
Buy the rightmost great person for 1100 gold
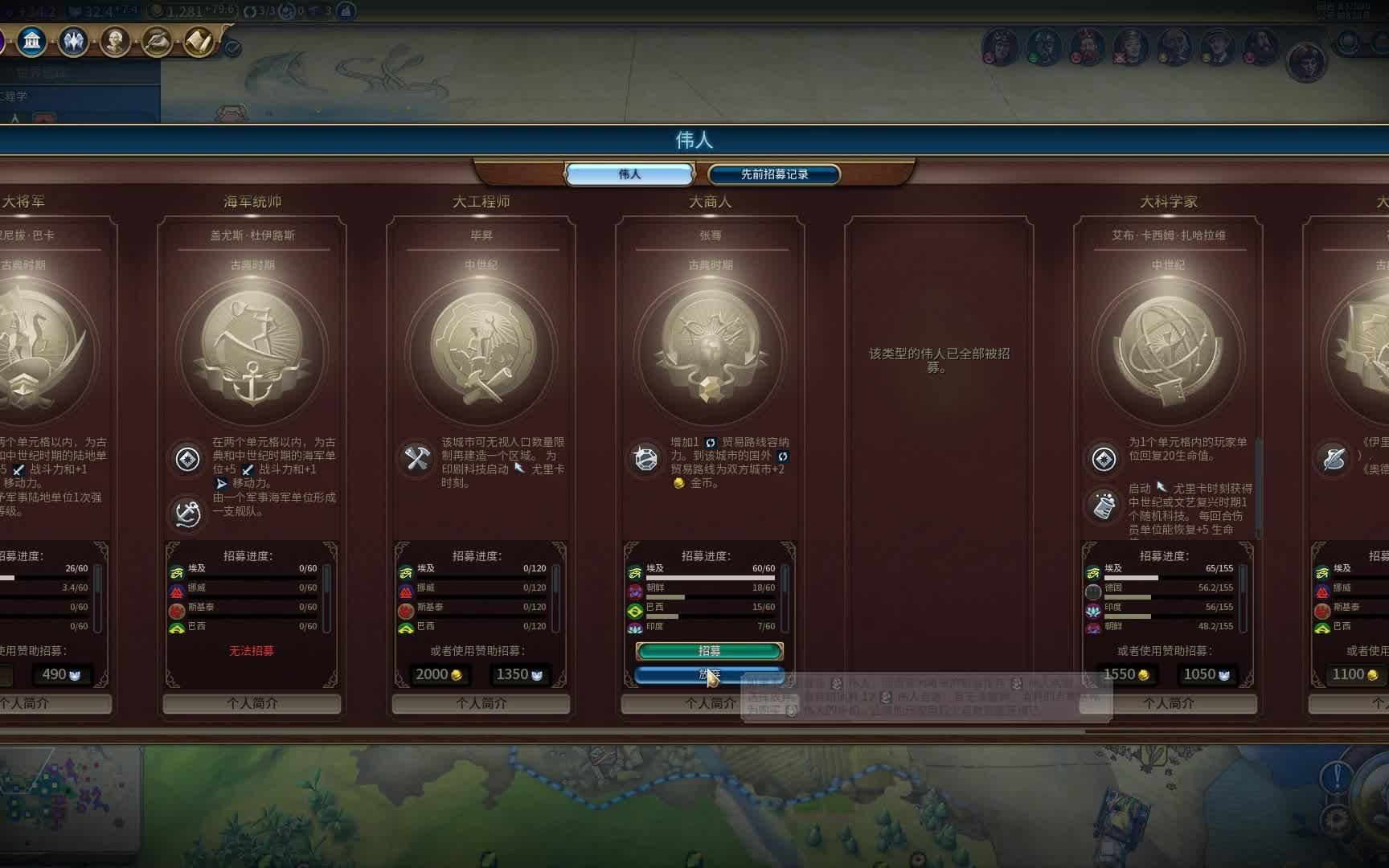[x=1354, y=674]
